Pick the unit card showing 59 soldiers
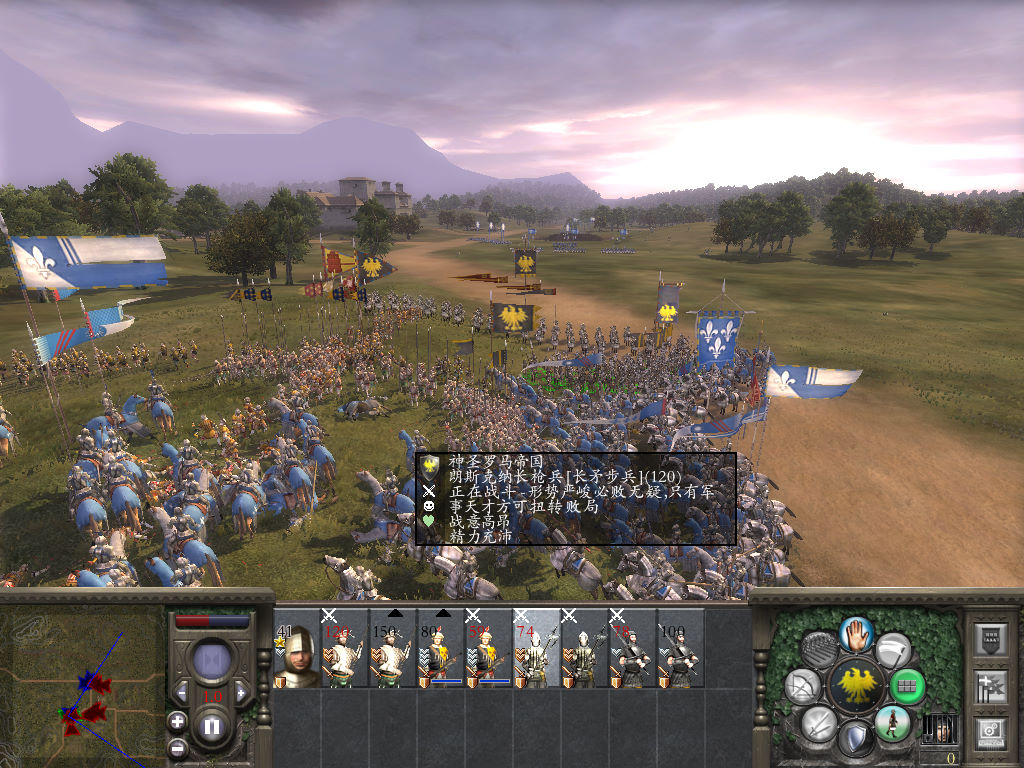Screen dimensions: 1024x768 pos(488,648)
